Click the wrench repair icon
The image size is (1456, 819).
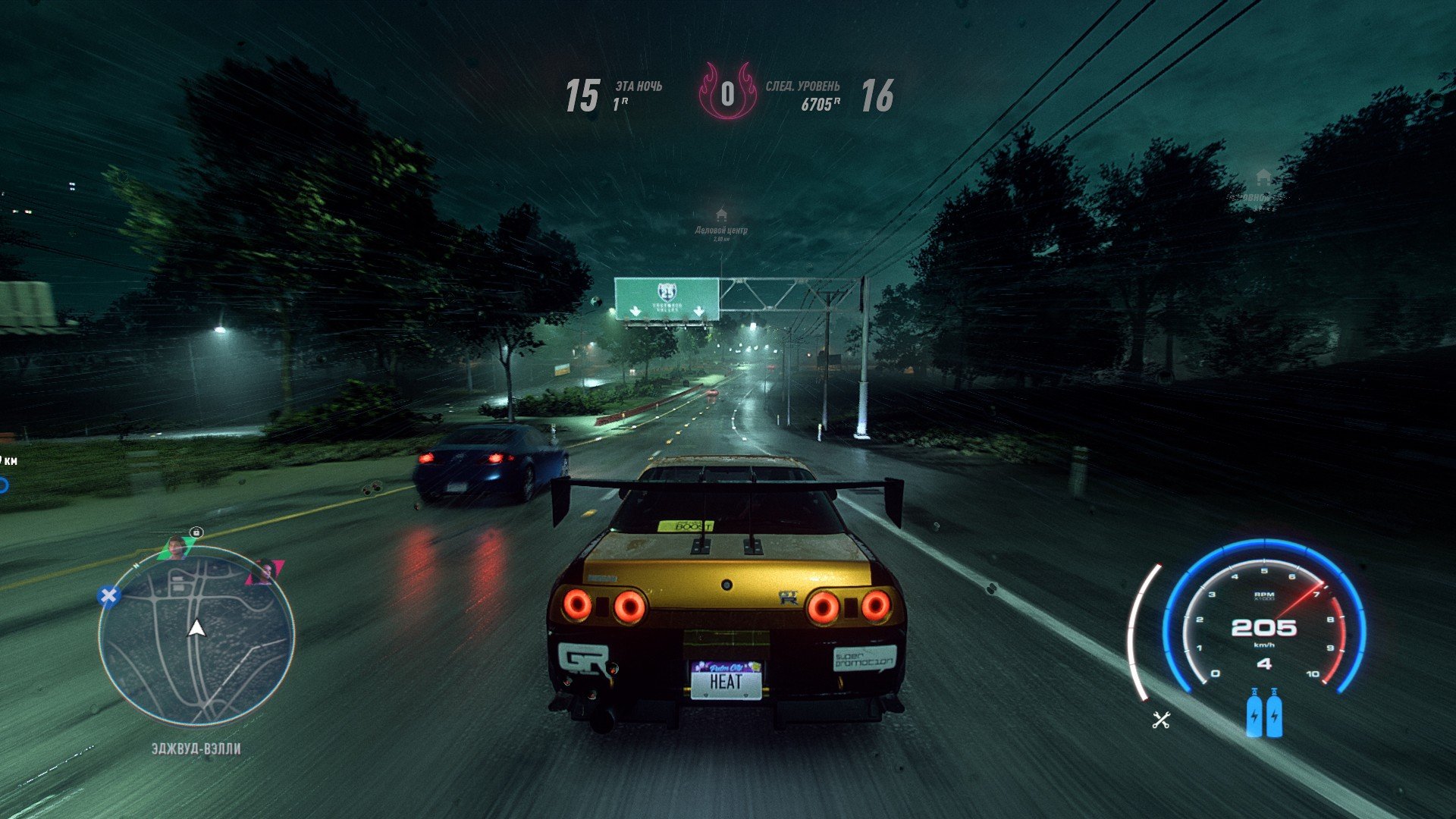coord(1161,720)
